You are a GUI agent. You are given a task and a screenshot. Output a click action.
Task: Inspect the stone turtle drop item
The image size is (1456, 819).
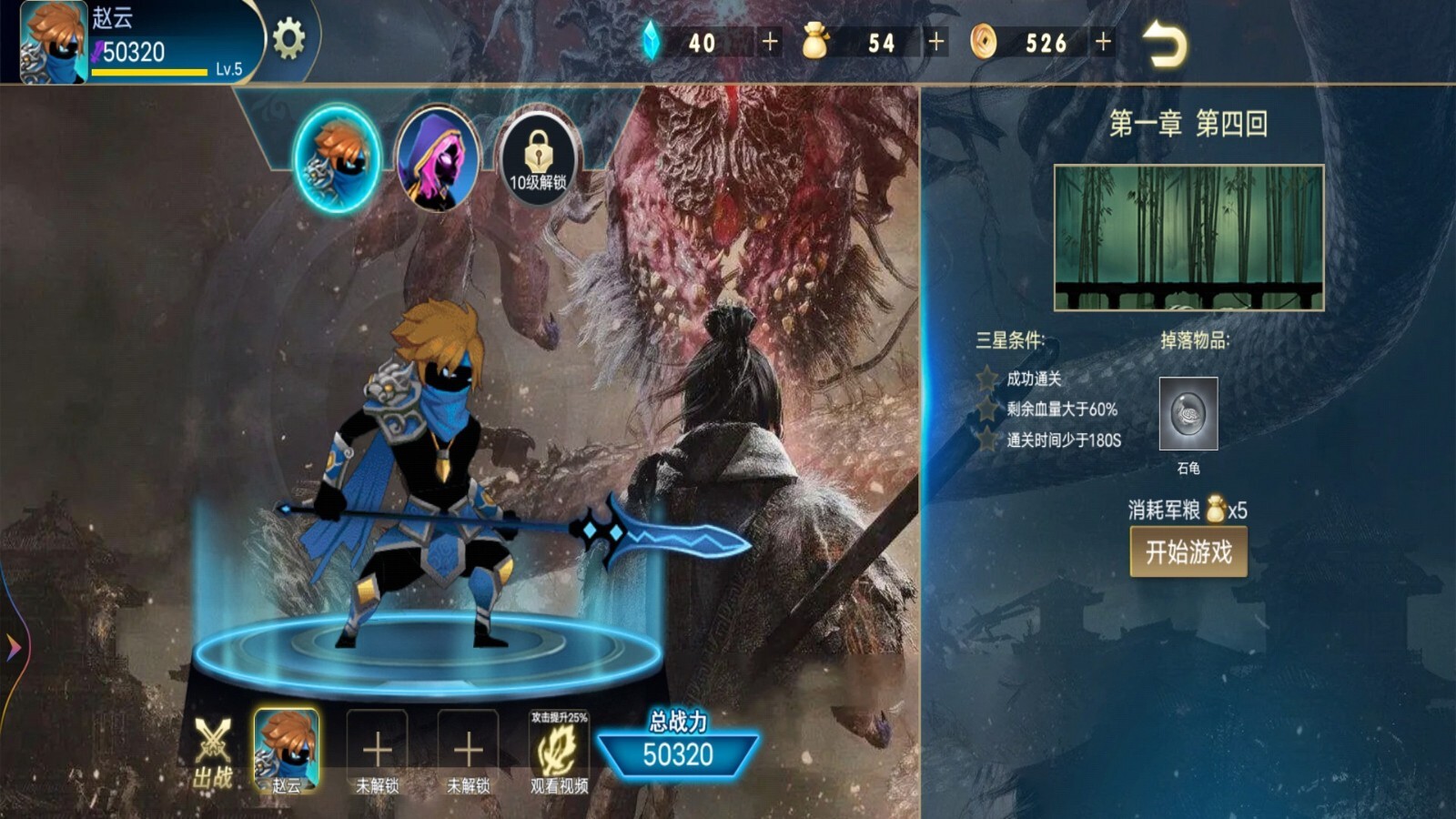click(1188, 414)
